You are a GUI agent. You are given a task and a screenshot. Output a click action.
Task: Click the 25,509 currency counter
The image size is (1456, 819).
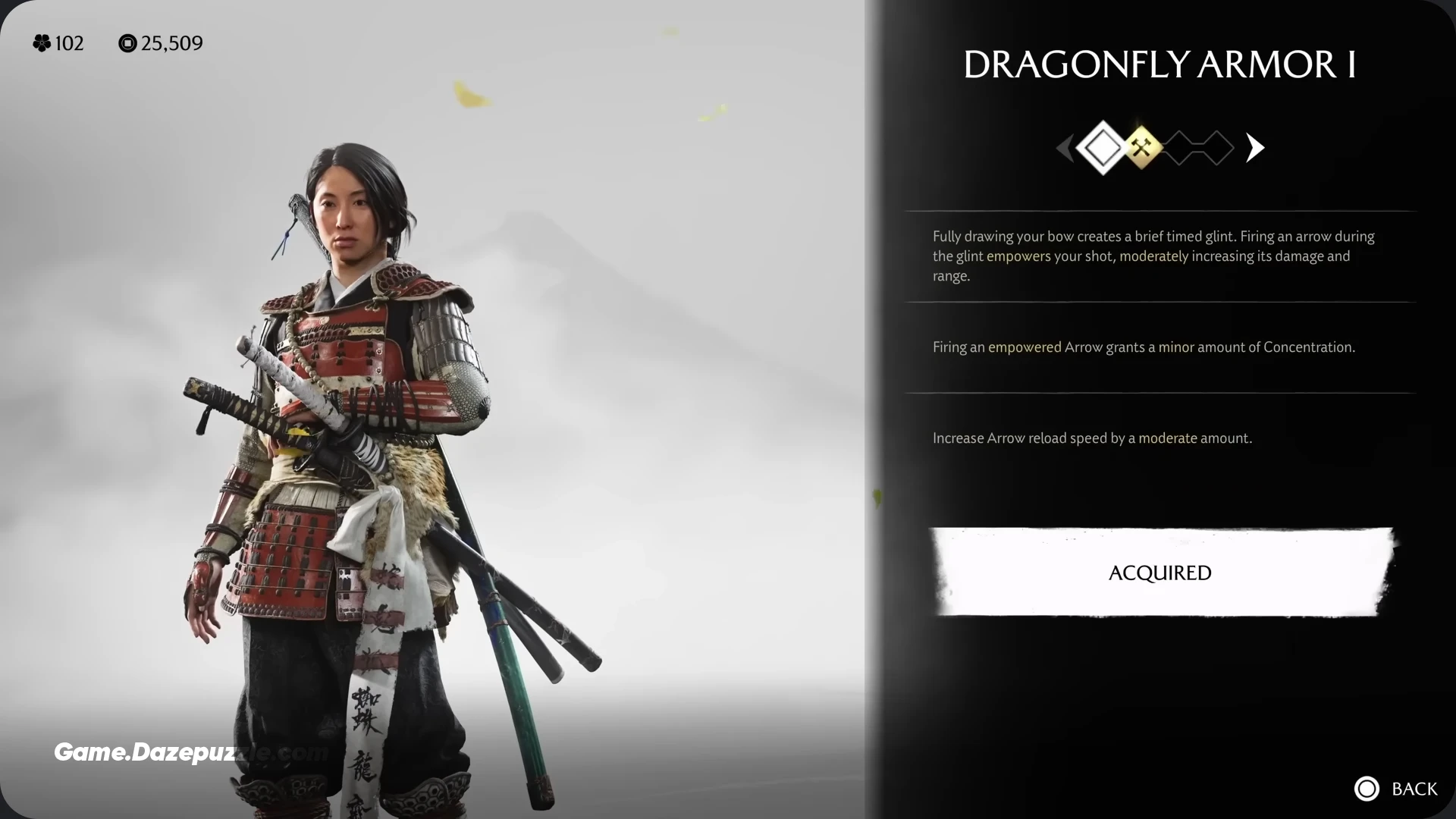171,43
